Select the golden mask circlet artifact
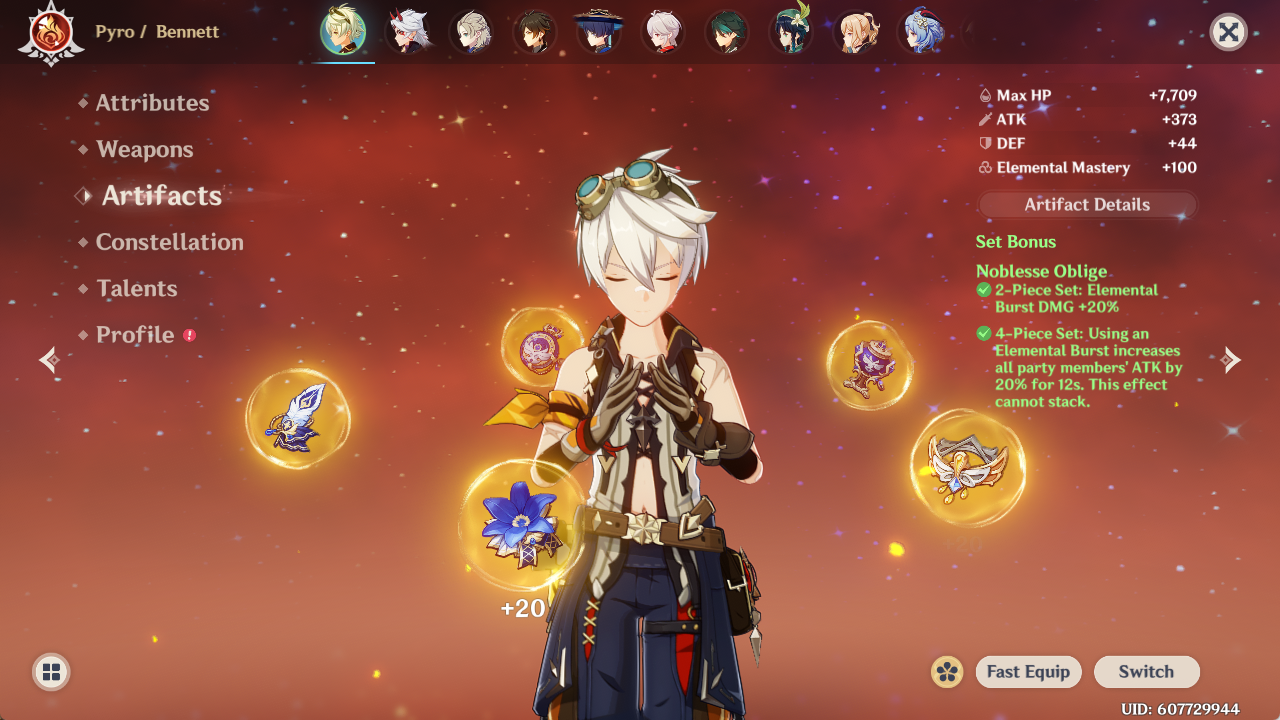The height and width of the screenshot is (720, 1280). (967, 467)
